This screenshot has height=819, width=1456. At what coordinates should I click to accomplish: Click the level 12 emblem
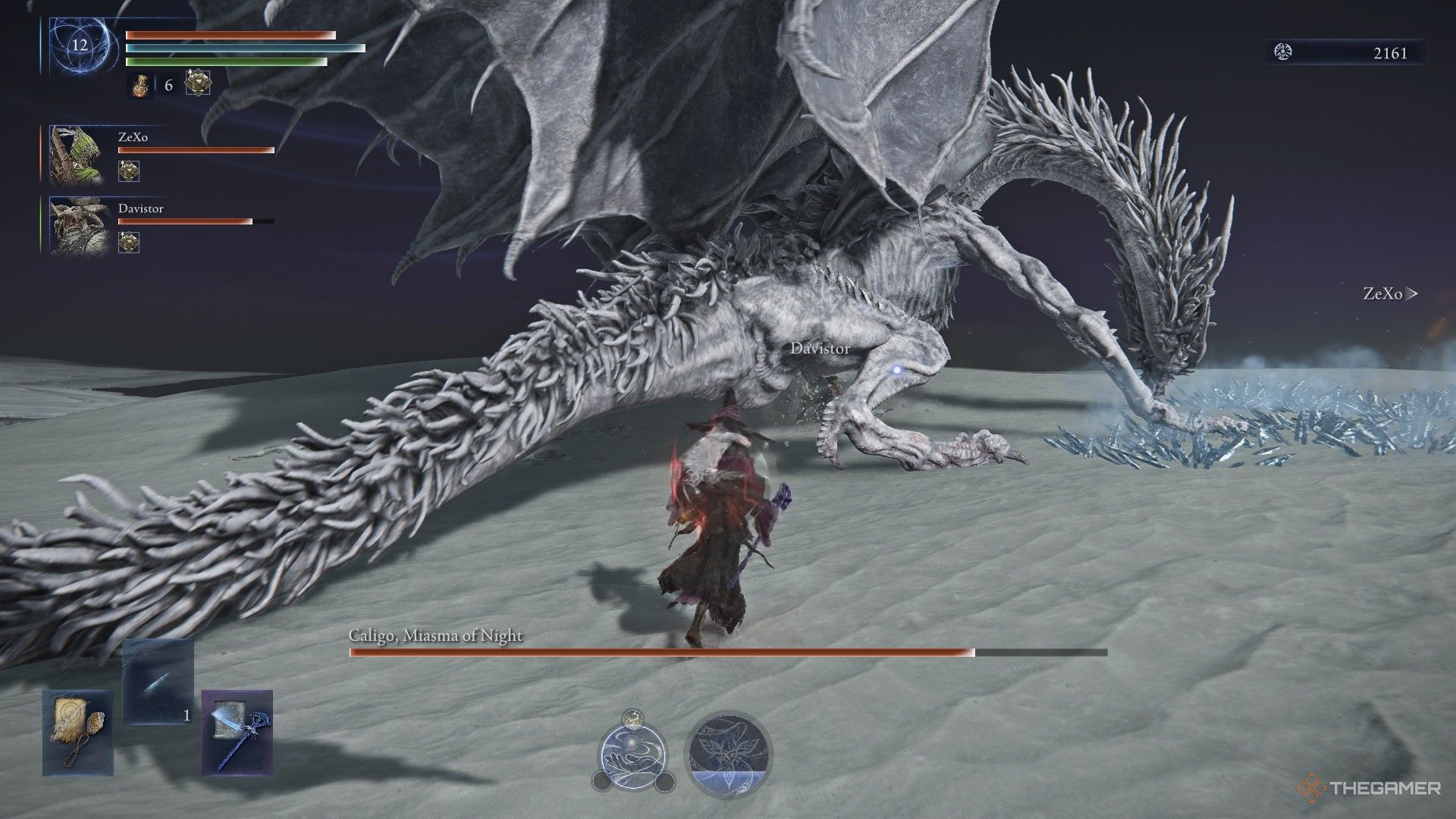[80, 45]
